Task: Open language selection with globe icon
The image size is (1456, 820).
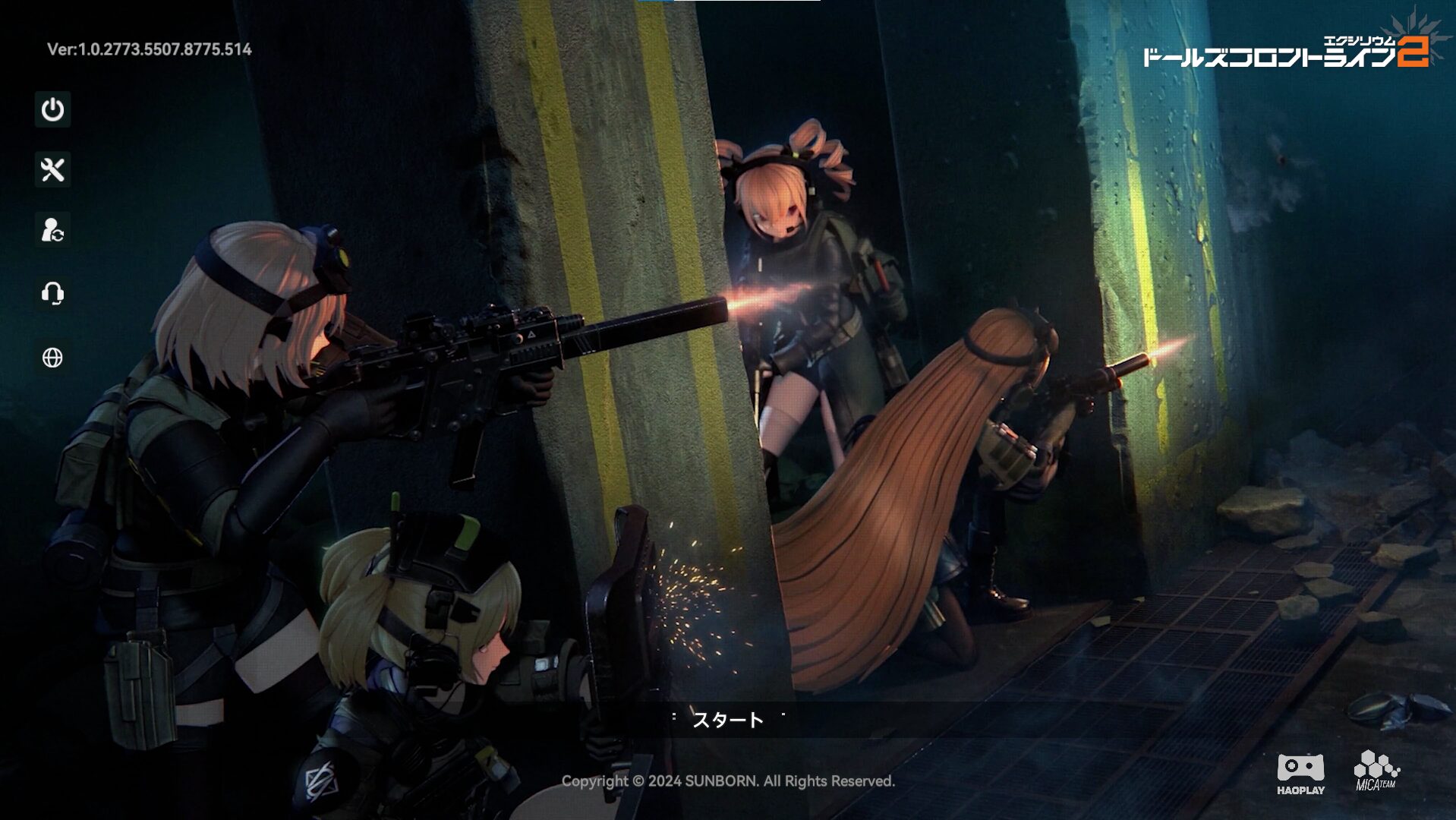Action: (52, 358)
